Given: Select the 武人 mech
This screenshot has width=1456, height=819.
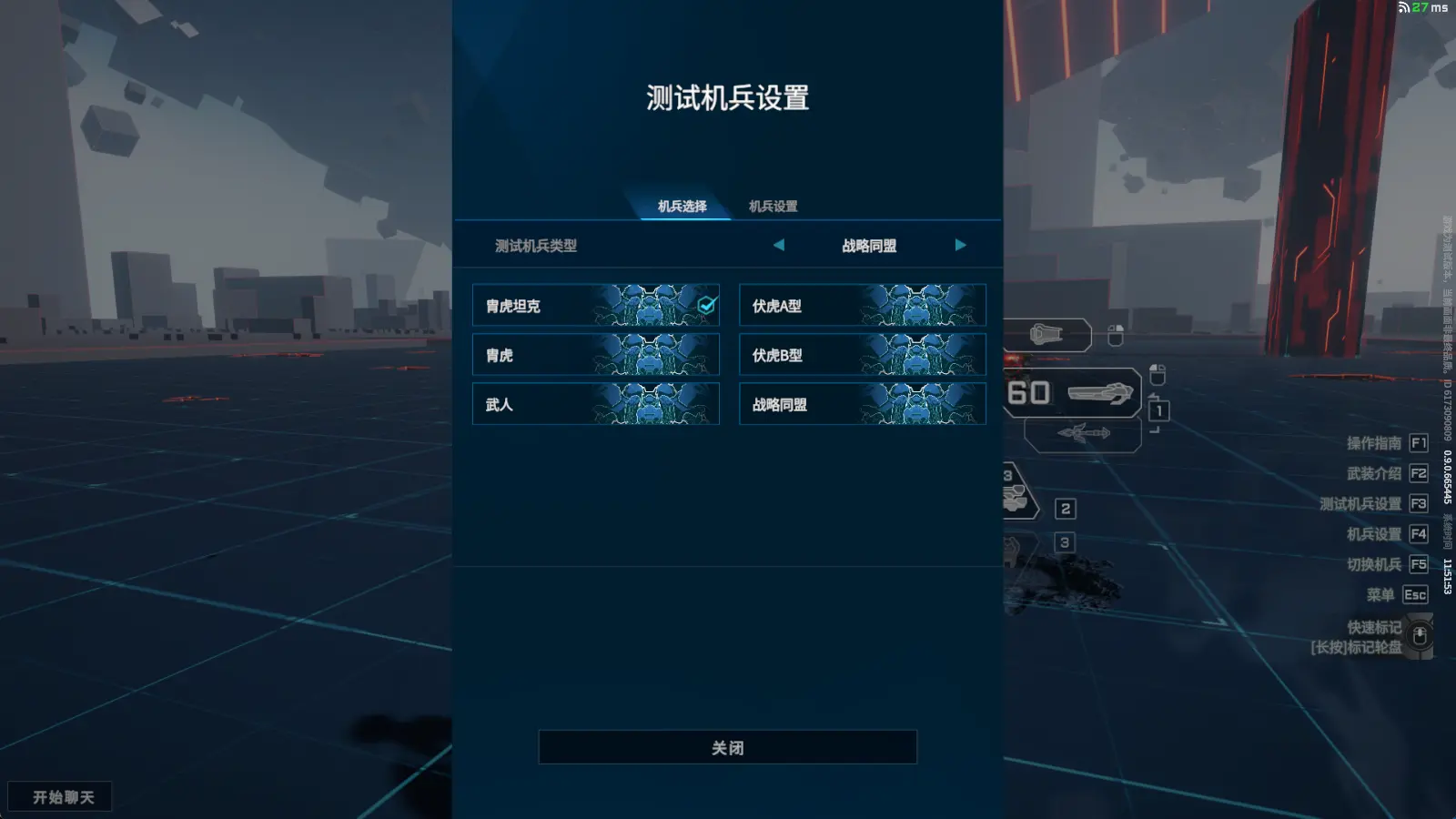Looking at the screenshot, I should tap(595, 404).
